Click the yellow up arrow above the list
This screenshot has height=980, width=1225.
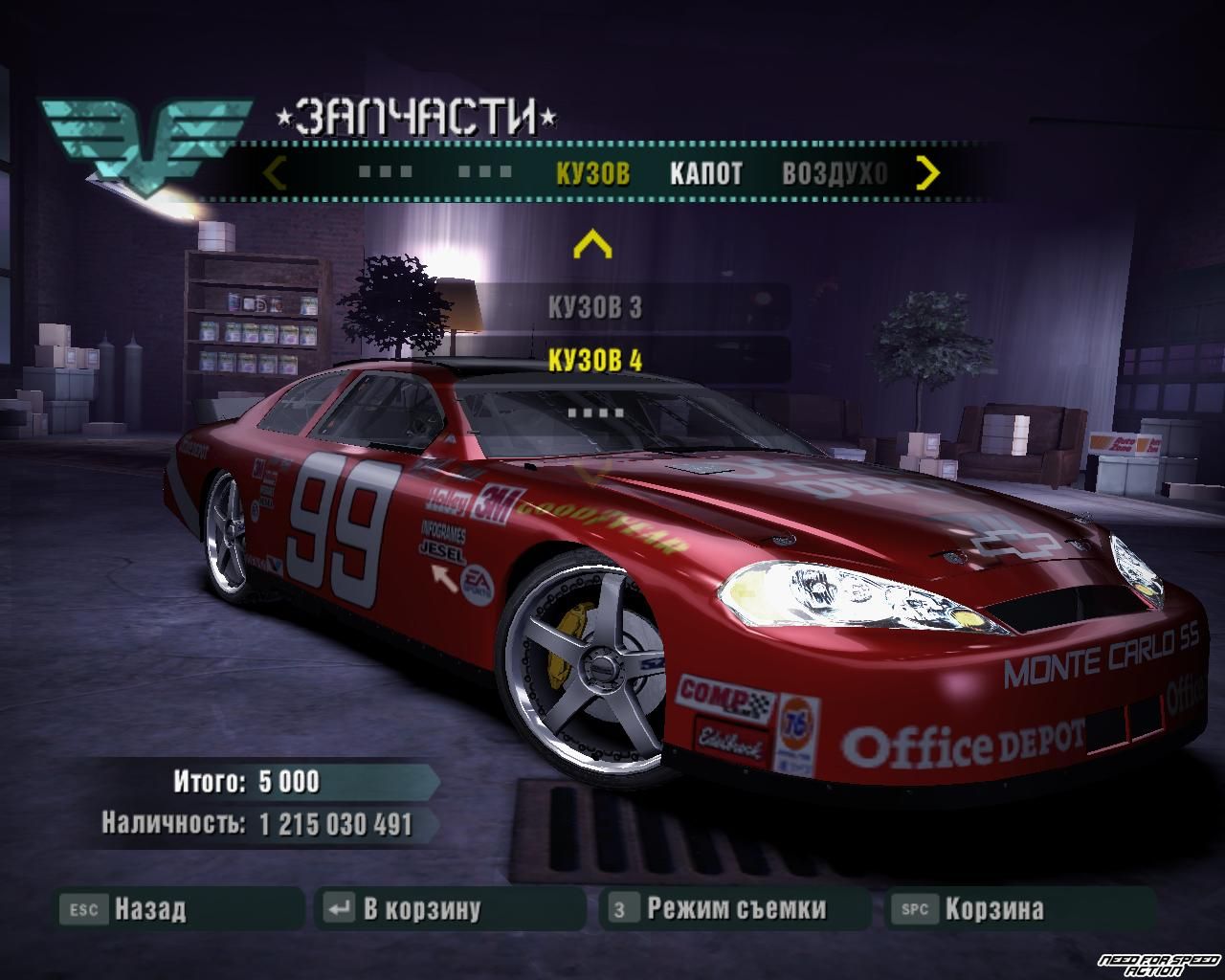[x=591, y=245]
